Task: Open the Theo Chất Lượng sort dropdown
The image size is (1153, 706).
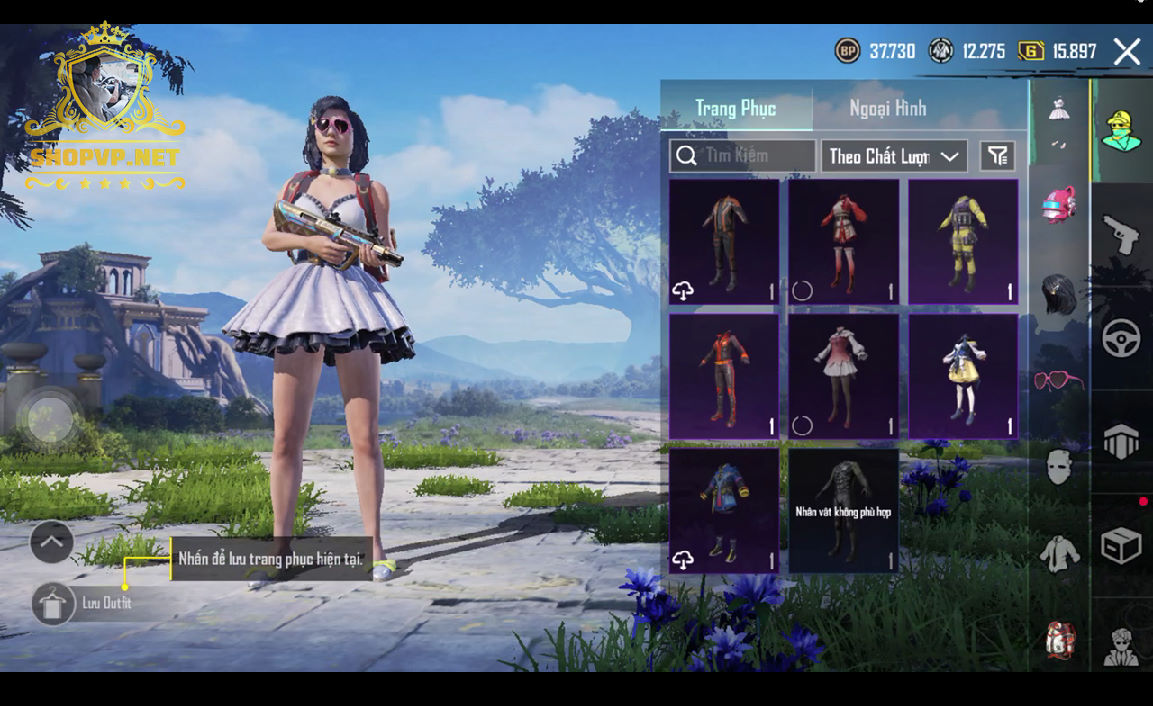Action: pos(894,156)
